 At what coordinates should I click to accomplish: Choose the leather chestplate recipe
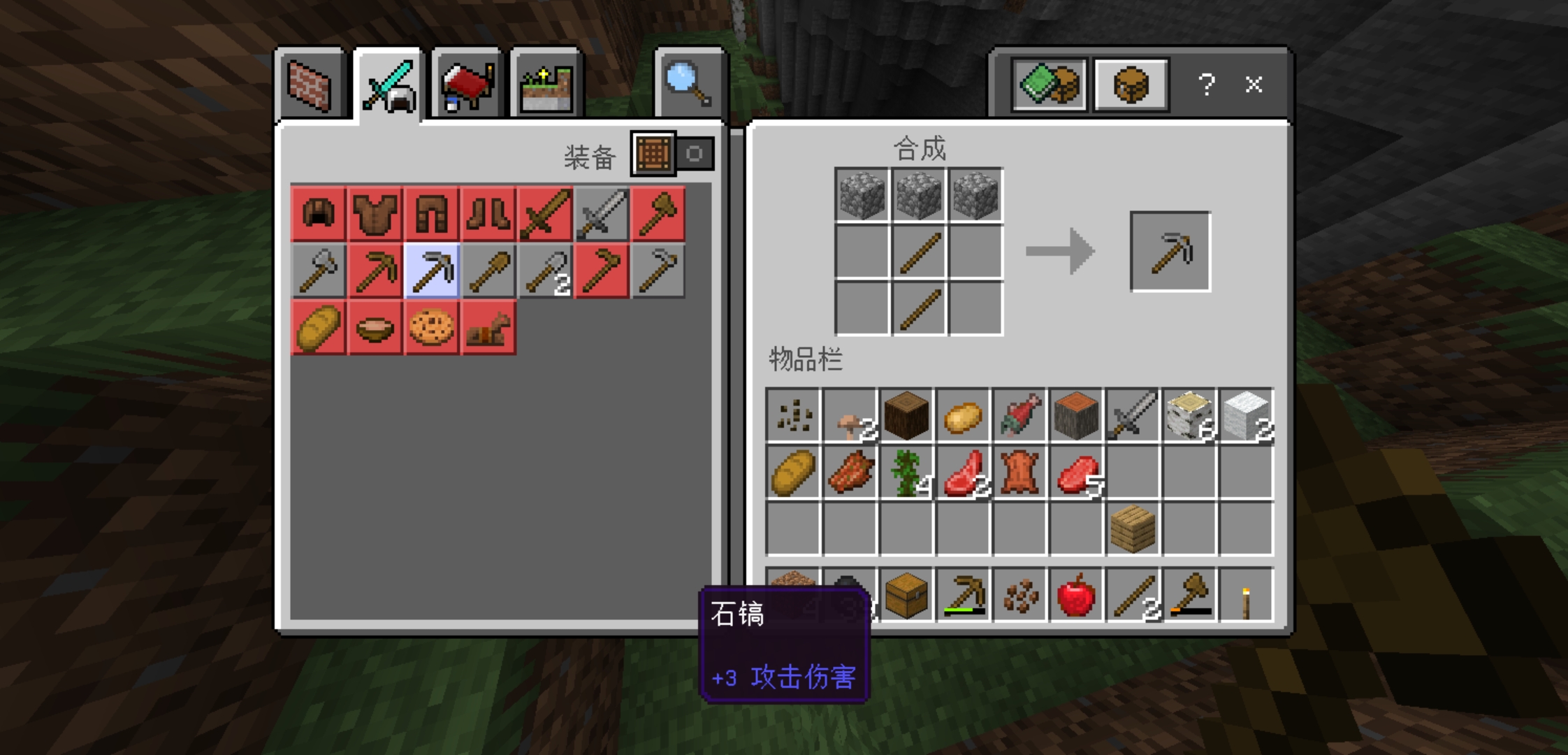(x=375, y=213)
